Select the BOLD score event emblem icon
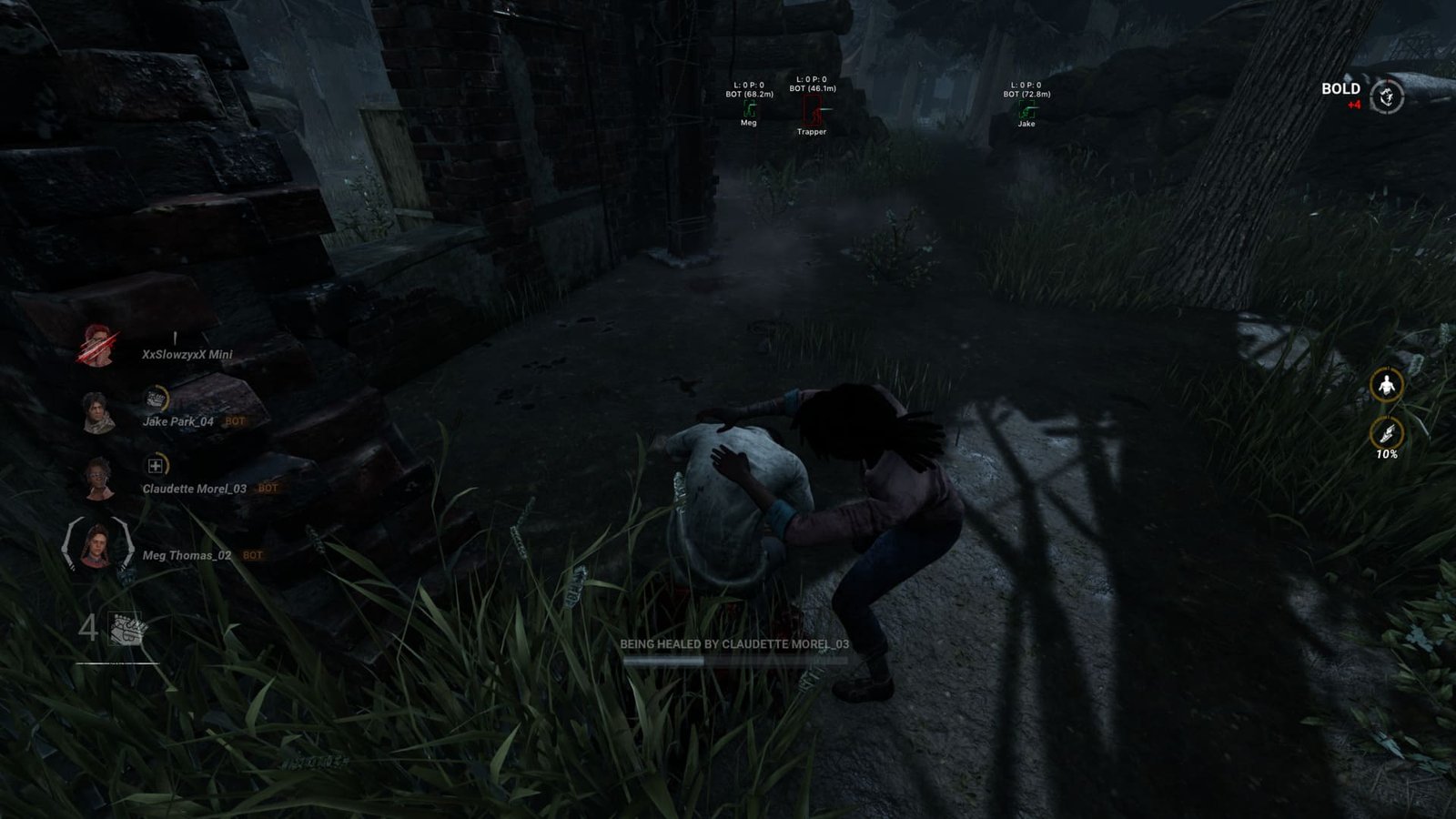This screenshot has height=819, width=1456. (x=1386, y=95)
